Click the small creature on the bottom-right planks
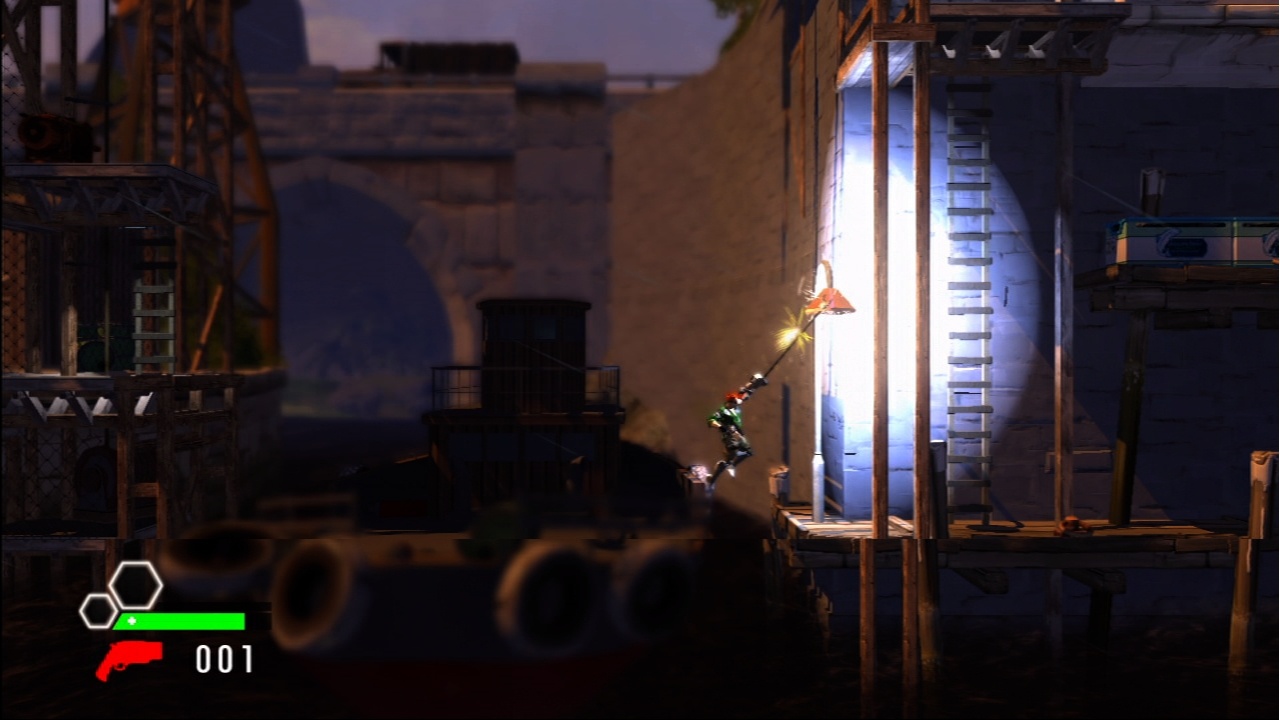The width and height of the screenshot is (1280, 720). tap(1070, 525)
